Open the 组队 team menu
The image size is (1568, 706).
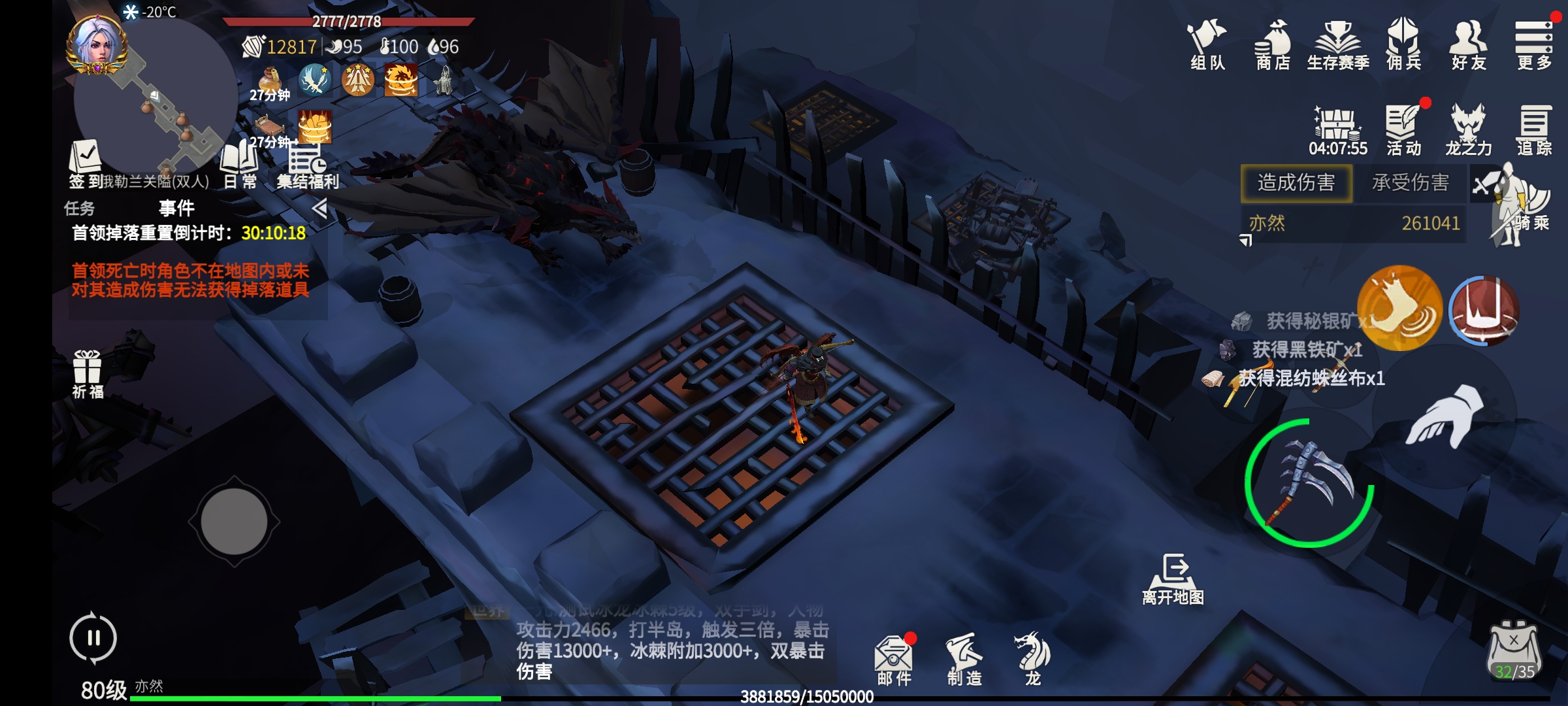point(1207,43)
